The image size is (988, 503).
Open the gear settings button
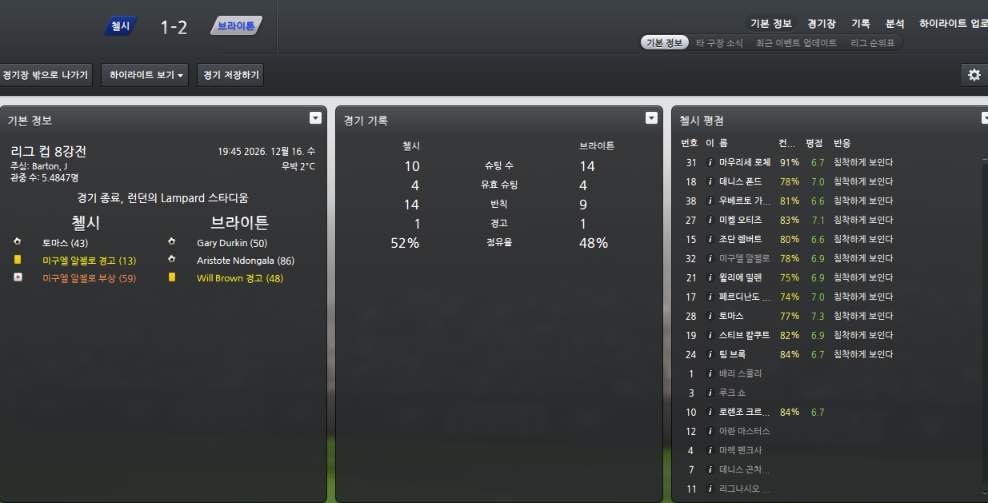(x=974, y=75)
